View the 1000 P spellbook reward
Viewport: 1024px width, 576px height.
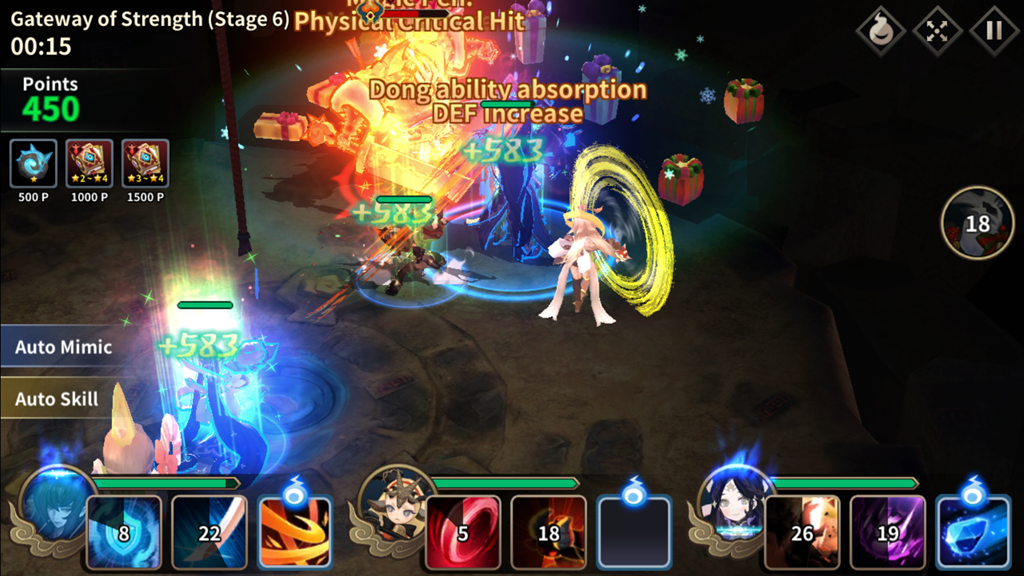(x=89, y=164)
